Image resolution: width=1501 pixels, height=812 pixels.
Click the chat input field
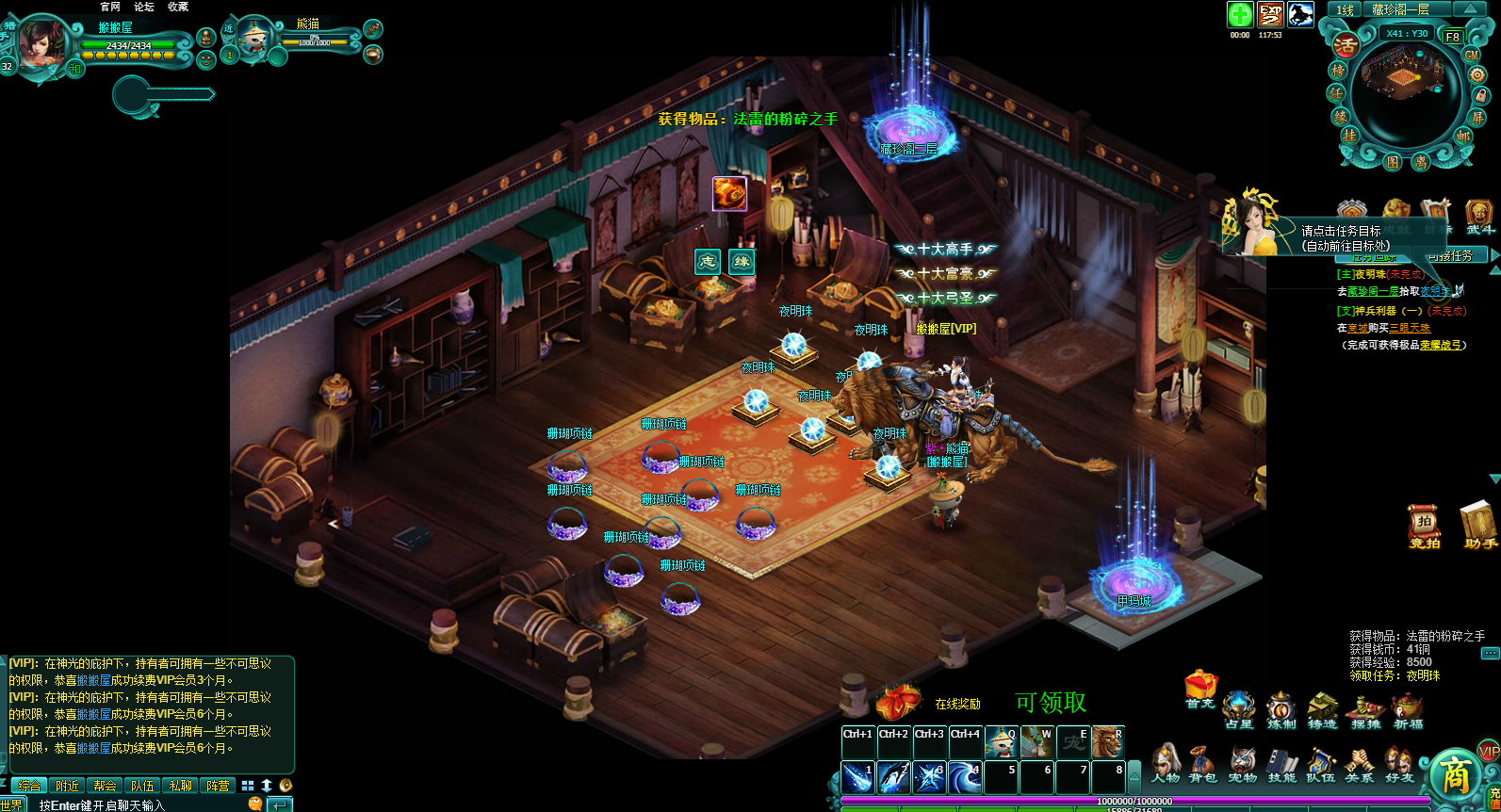[141, 805]
